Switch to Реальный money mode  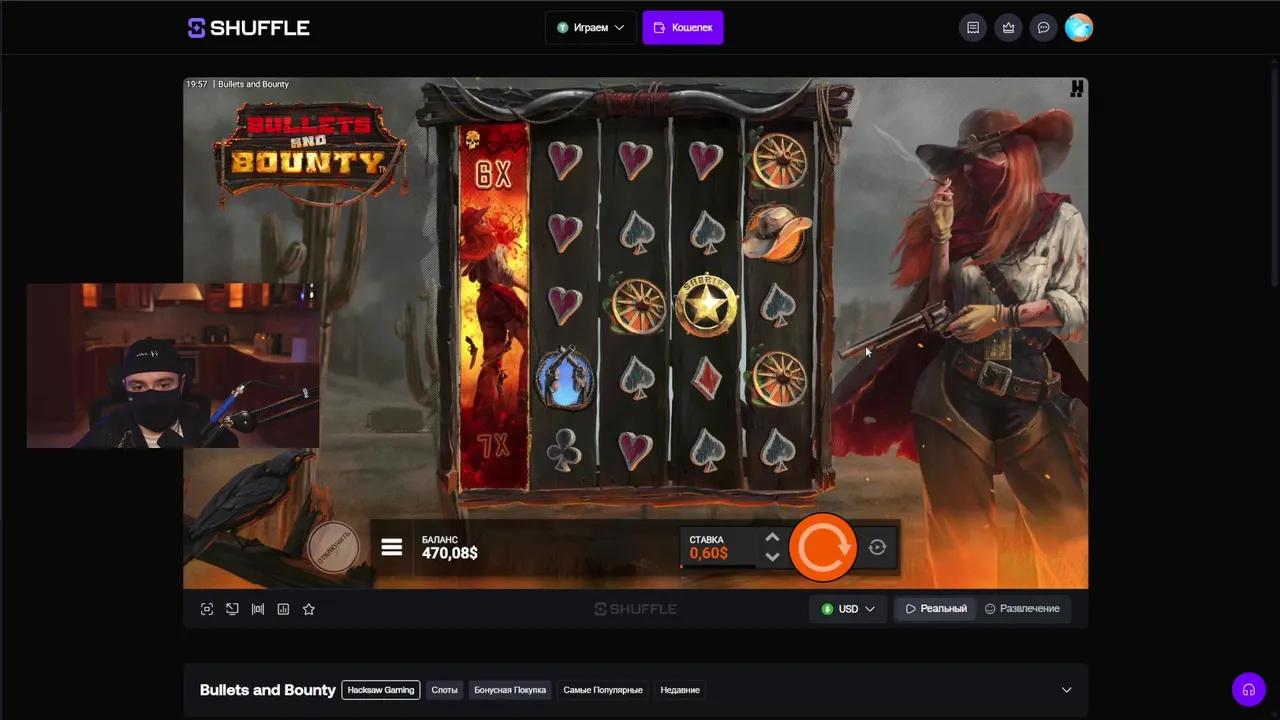point(936,608)
